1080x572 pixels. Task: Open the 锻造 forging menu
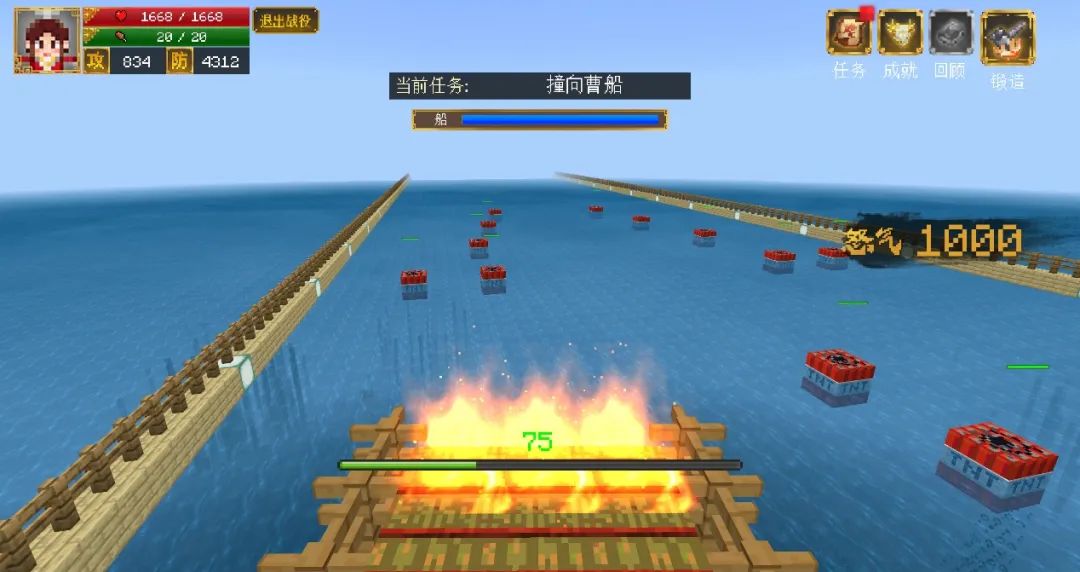click(1007, 37)
